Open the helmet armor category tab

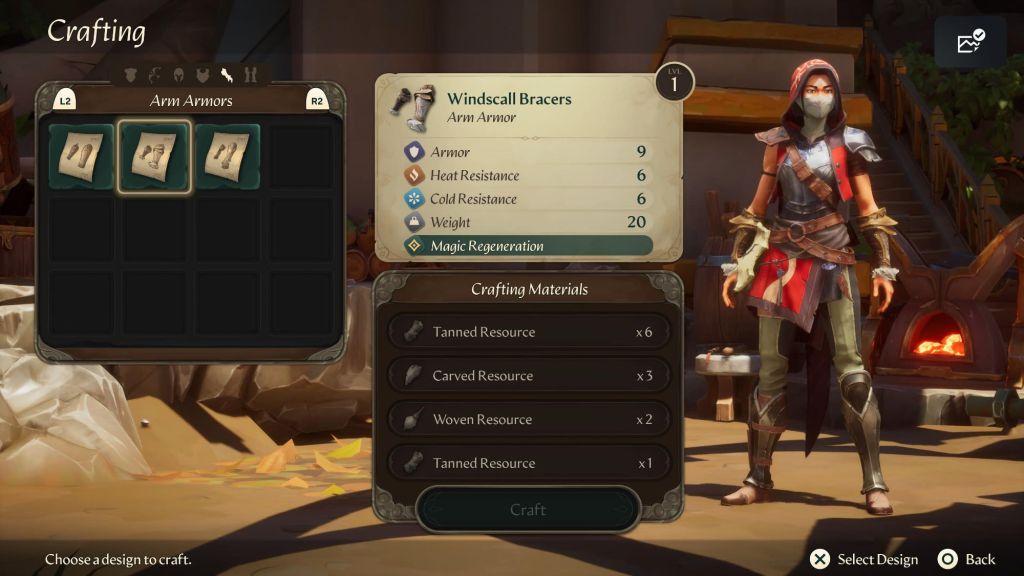coord(178,74)
